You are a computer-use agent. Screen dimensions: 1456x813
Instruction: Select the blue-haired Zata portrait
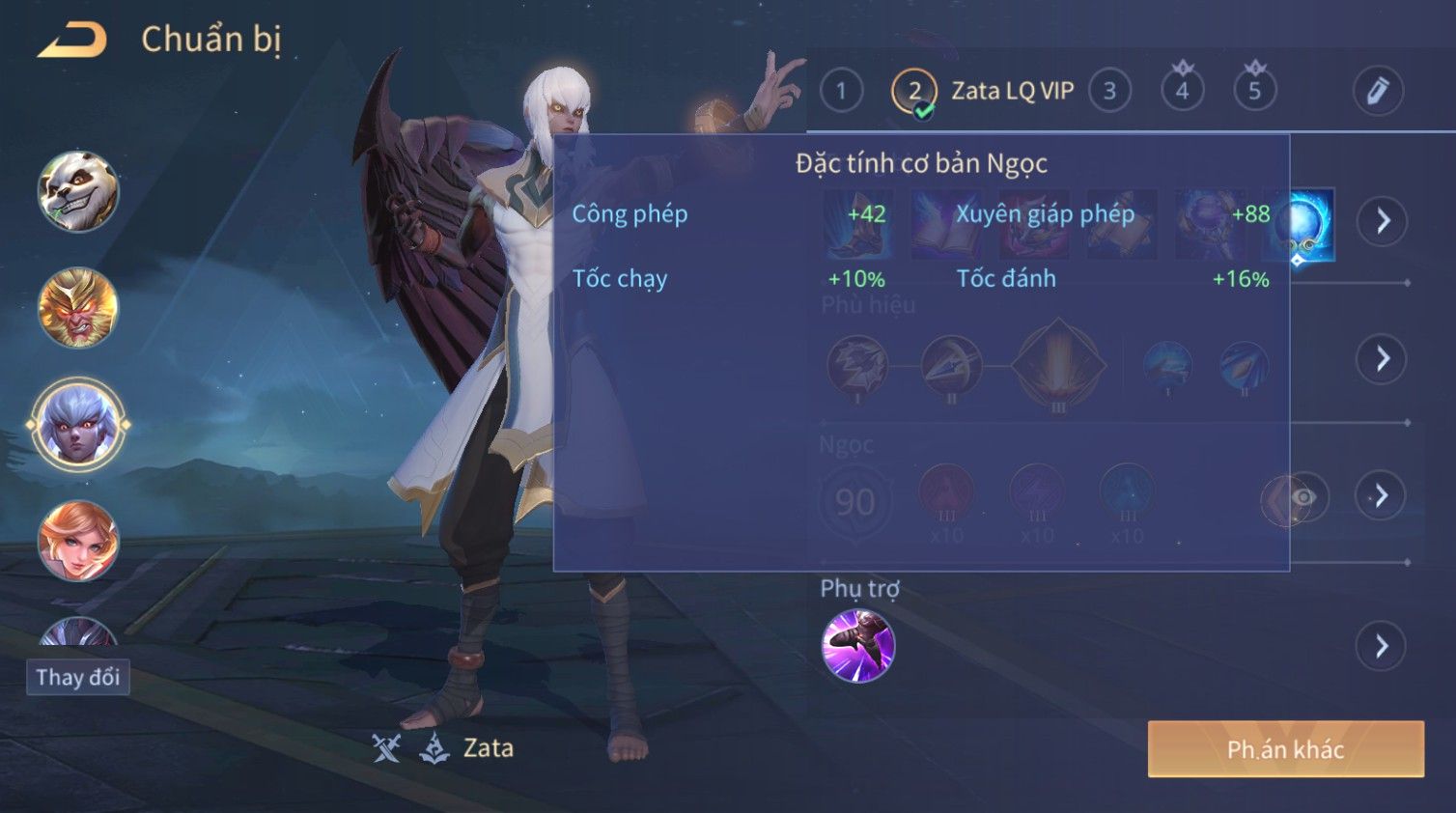click(78, 425)
